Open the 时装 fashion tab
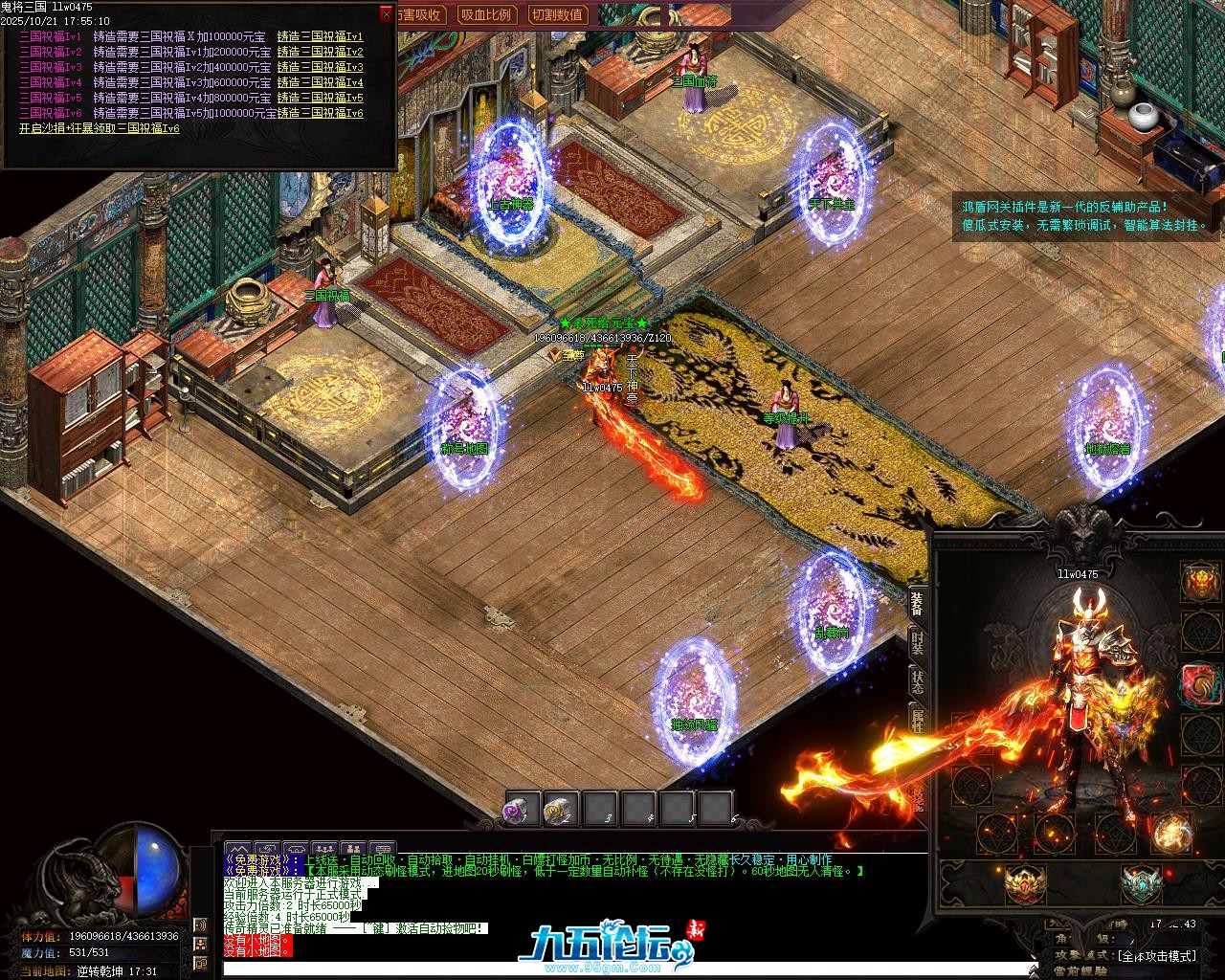Image resolution: width=1225 pixels, height=980 pixels. pos(917,642)
